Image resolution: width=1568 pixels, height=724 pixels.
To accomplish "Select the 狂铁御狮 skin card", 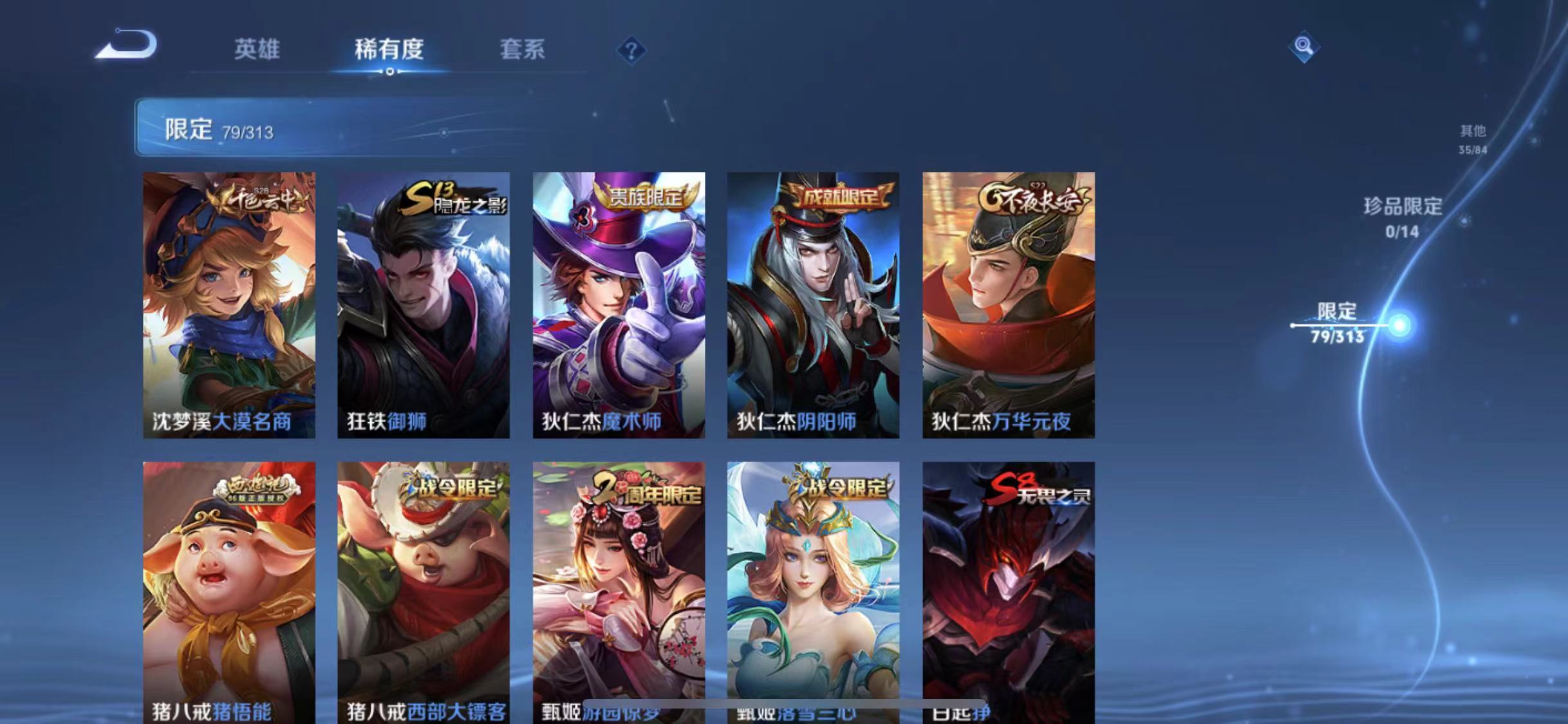I will (424, 302).
